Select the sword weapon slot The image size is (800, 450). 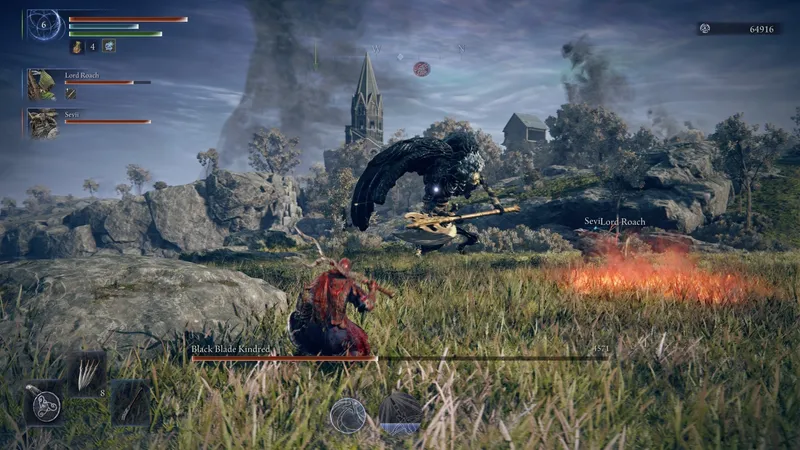(130, 402)
